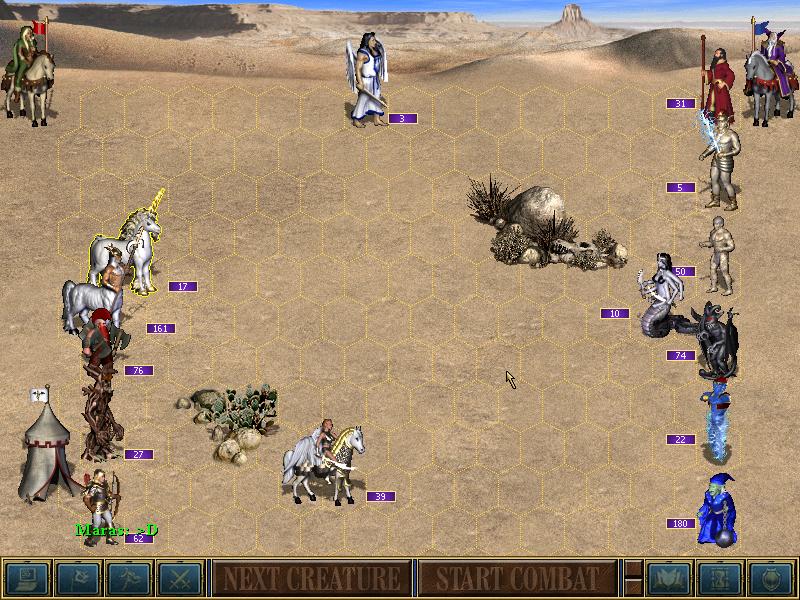The image size is (800, 600).
Task: Click the combat log scroll-down arrow
Action: [632, 588]
